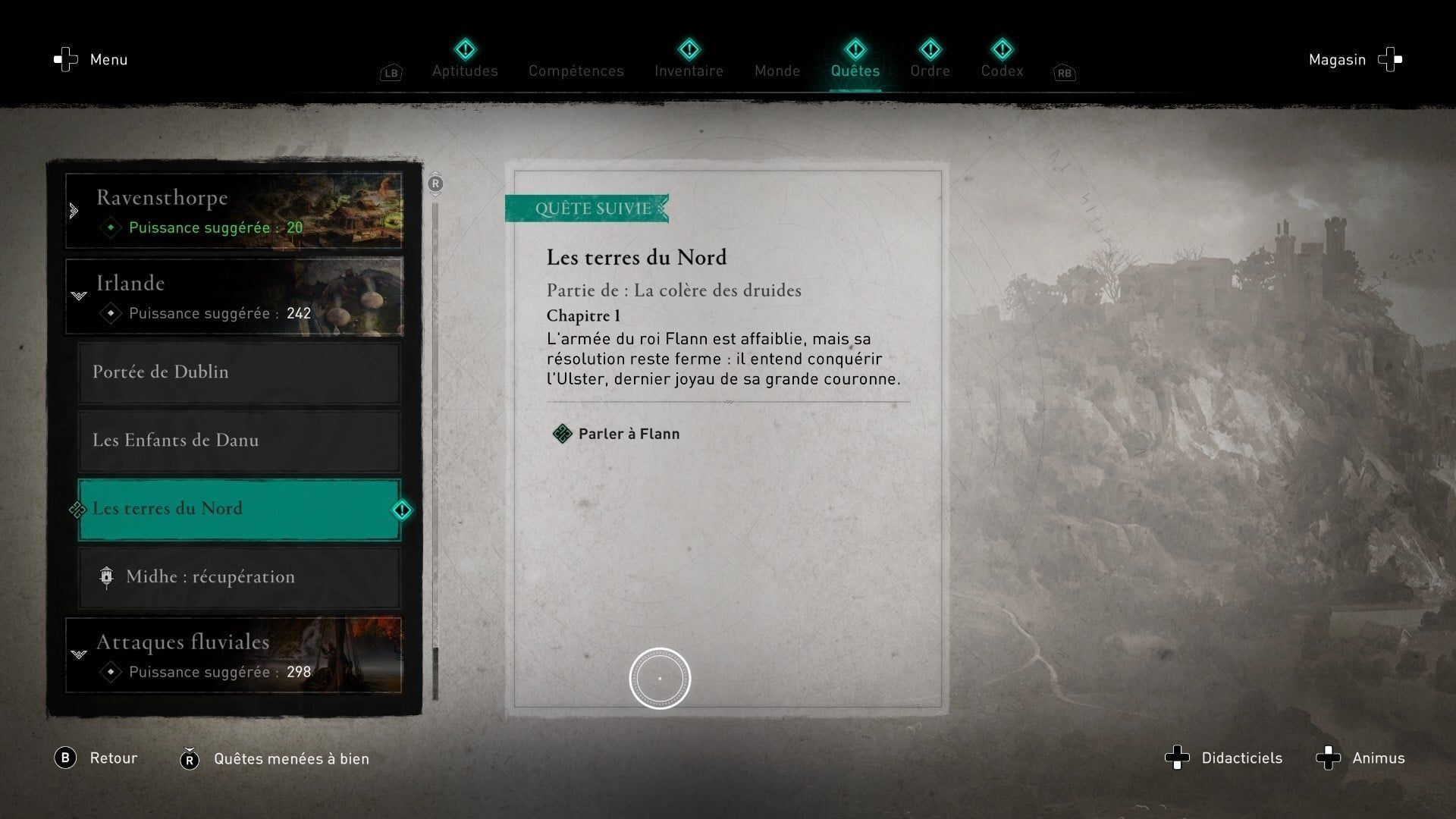Screen dimensions: 1456x819
Task: Select the raid icon next to Midhe : récupération
Action: [x=107, y=577]
